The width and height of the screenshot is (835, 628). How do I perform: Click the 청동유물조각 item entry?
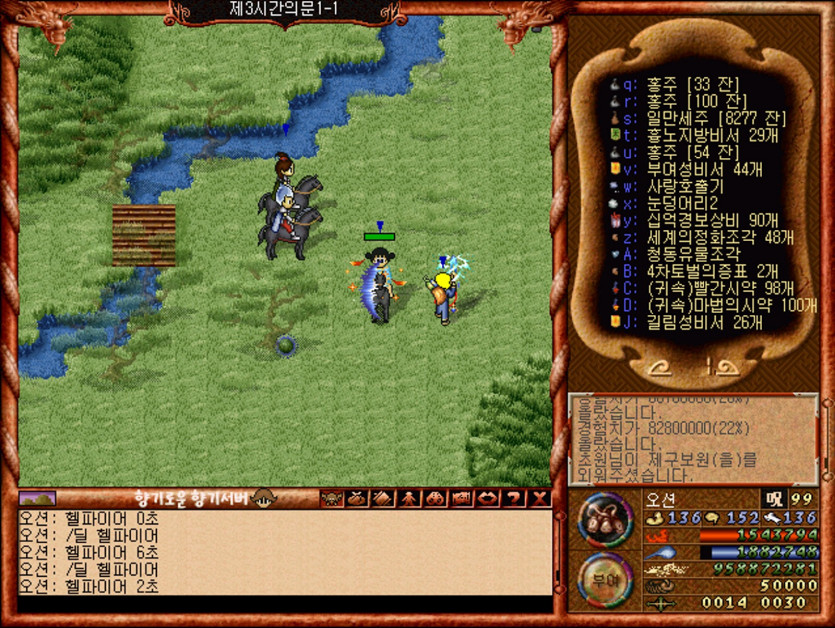pos(691,254)
